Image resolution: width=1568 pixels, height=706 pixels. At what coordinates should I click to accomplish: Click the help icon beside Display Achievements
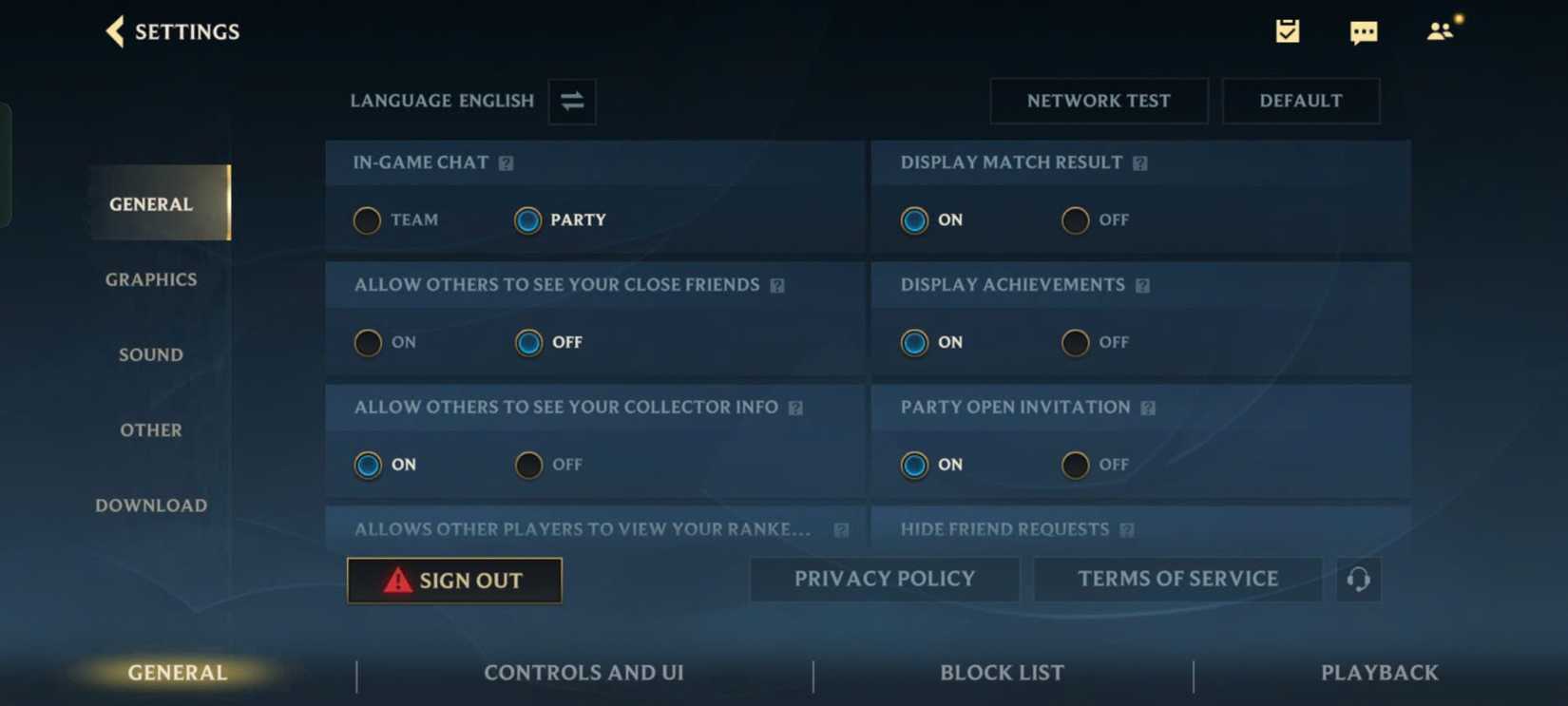(1143, 285)
